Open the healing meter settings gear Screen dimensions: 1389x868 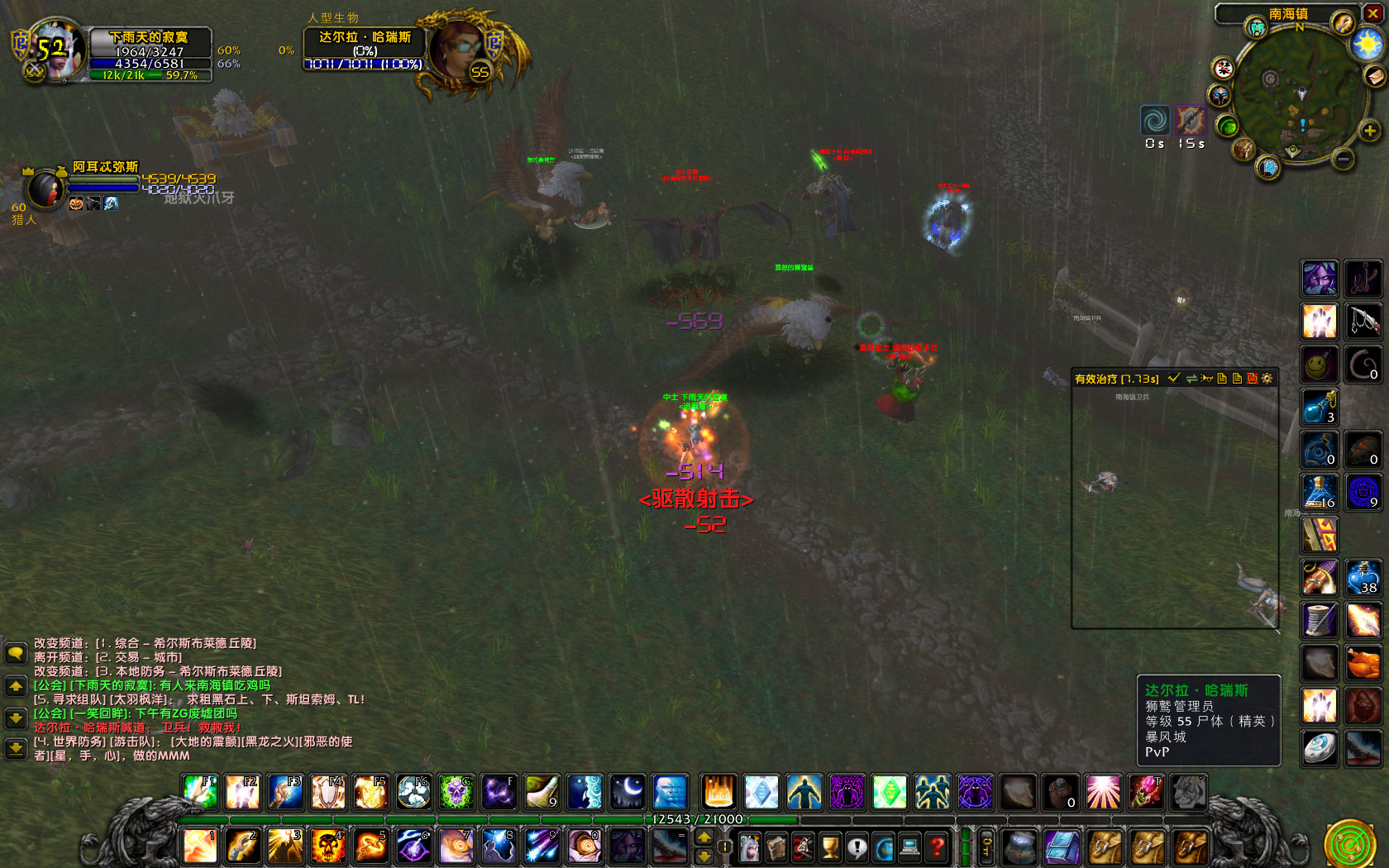(1265, 378)
